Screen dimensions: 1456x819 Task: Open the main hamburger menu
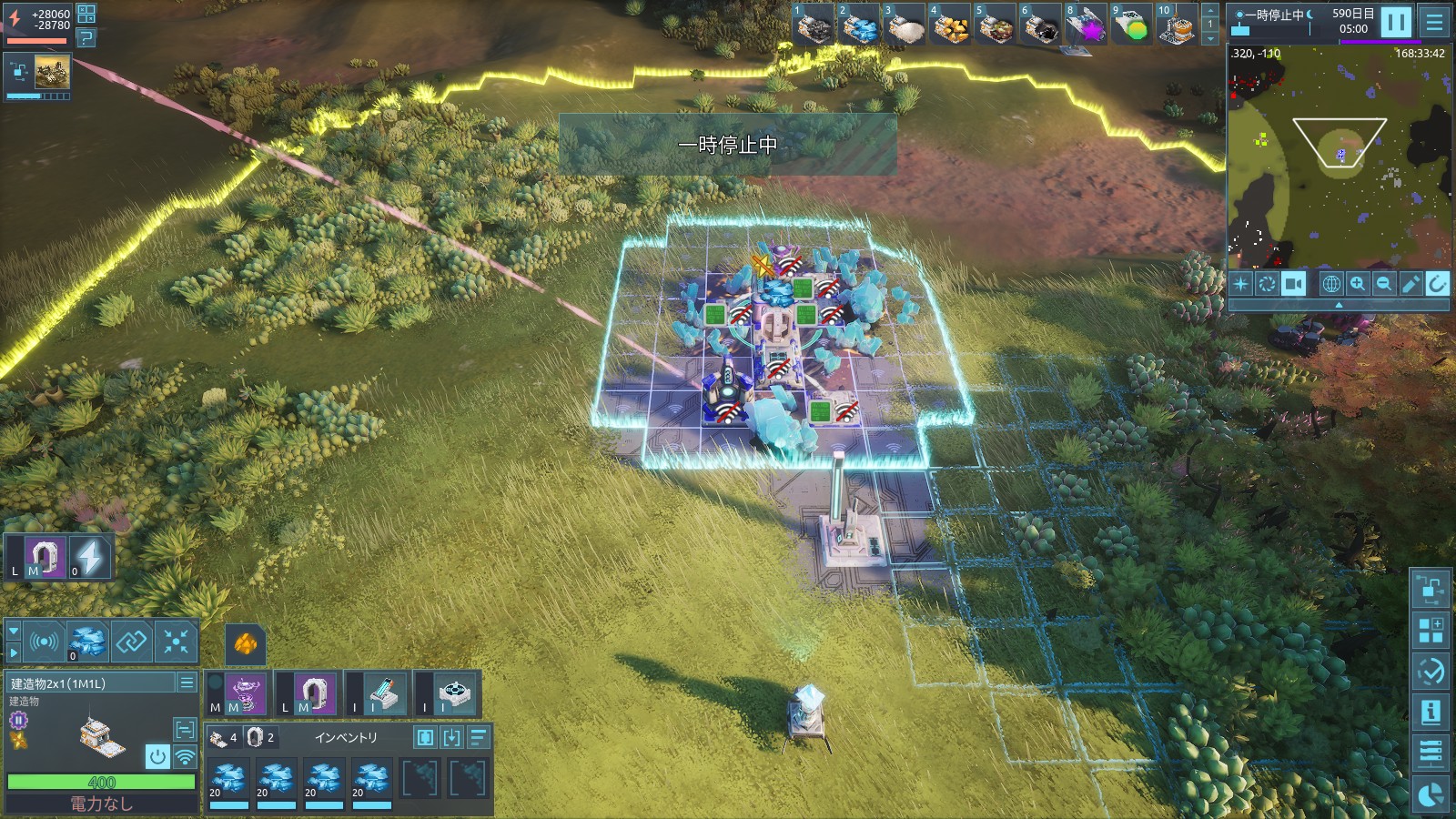[1435, 22]
